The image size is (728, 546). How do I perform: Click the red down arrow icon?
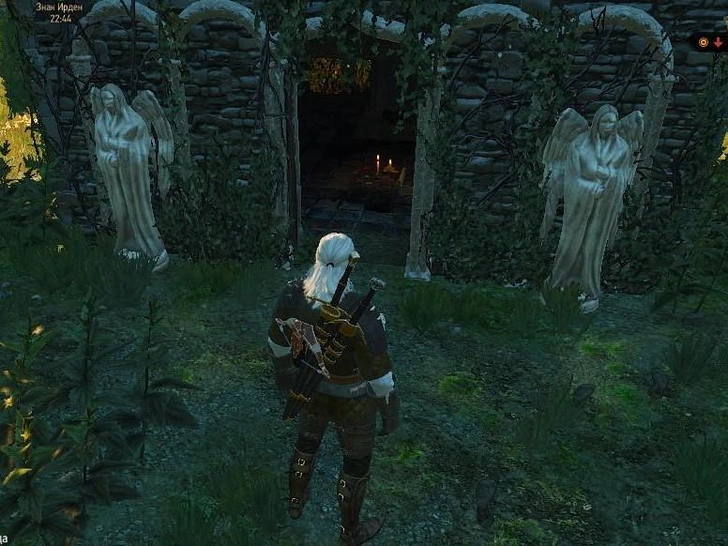click(718, 43)
